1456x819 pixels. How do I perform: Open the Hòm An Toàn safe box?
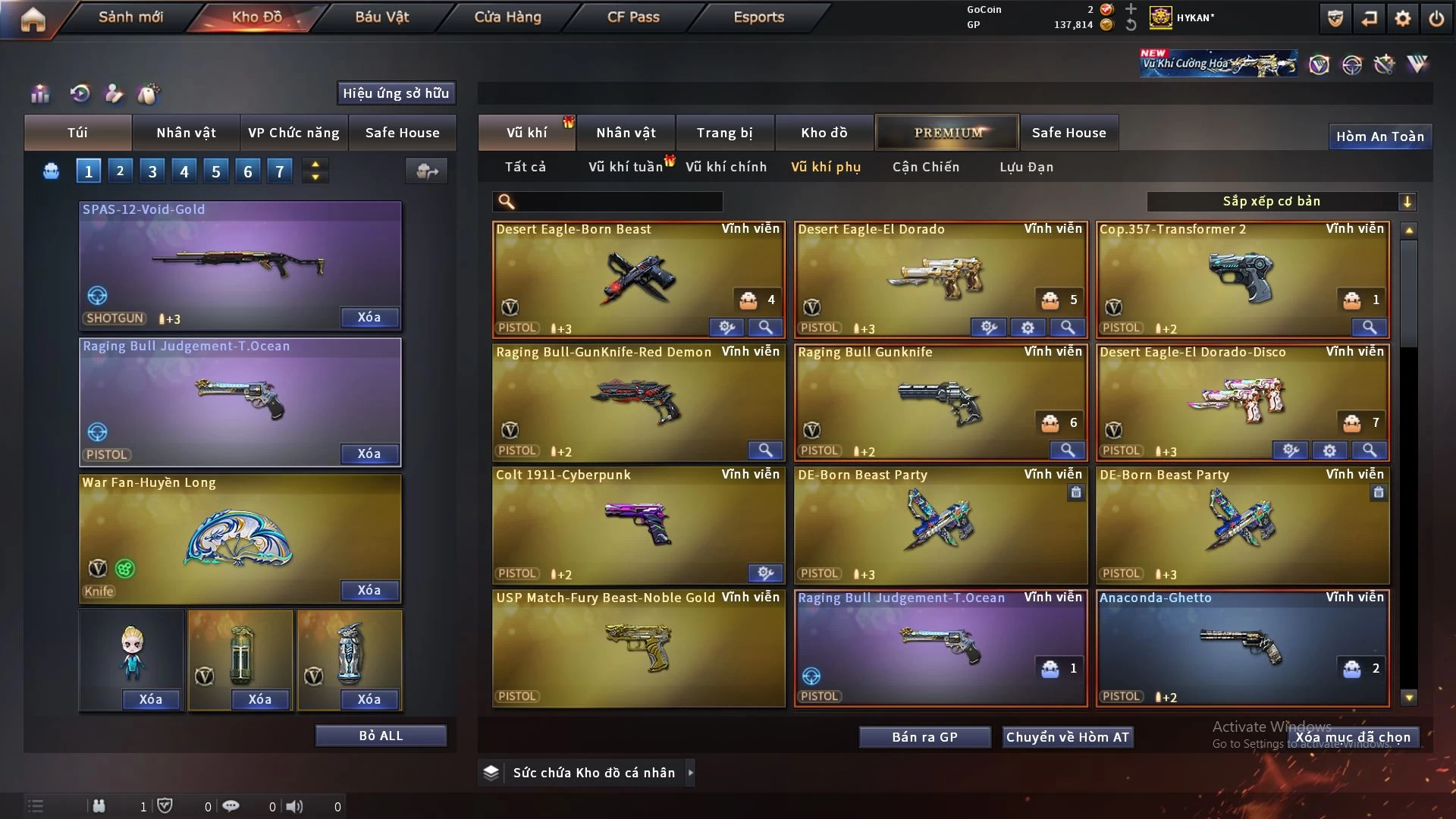tap(1379, 136)
